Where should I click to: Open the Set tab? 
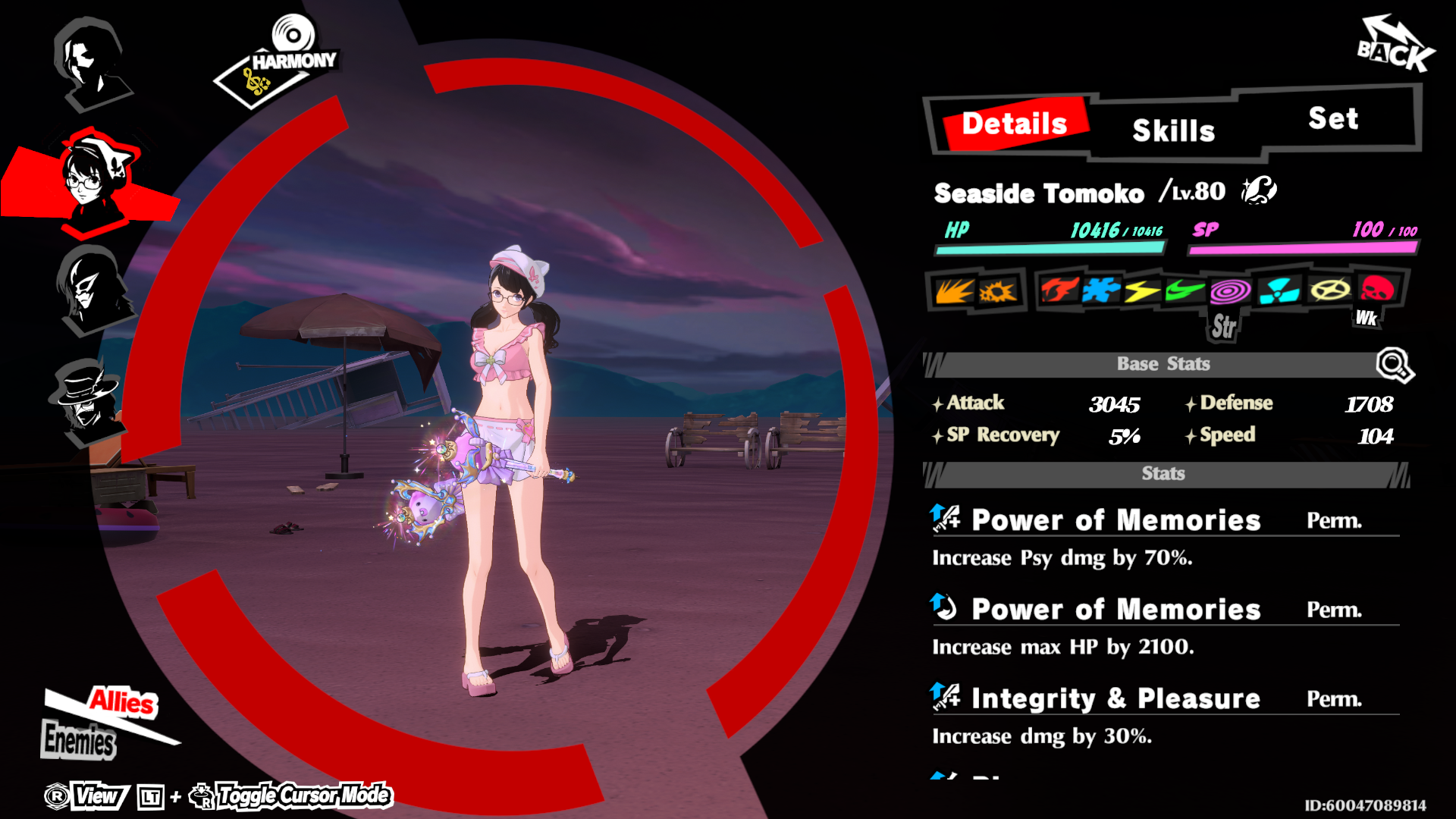click(x=1333, y=118)
